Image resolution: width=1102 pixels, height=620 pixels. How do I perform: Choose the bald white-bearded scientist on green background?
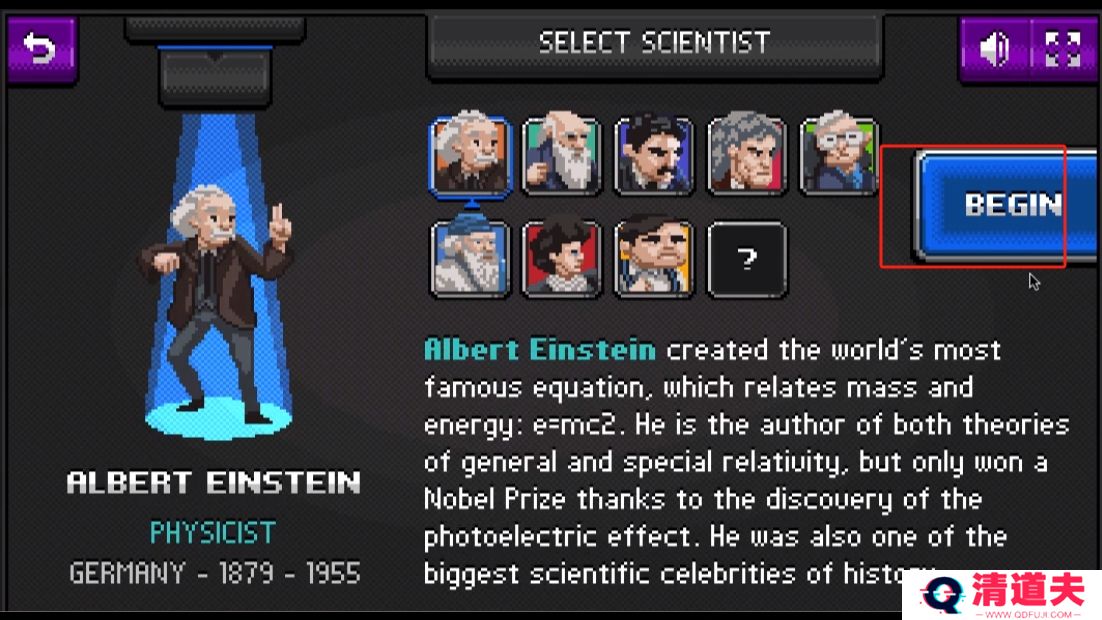[562, 156]
